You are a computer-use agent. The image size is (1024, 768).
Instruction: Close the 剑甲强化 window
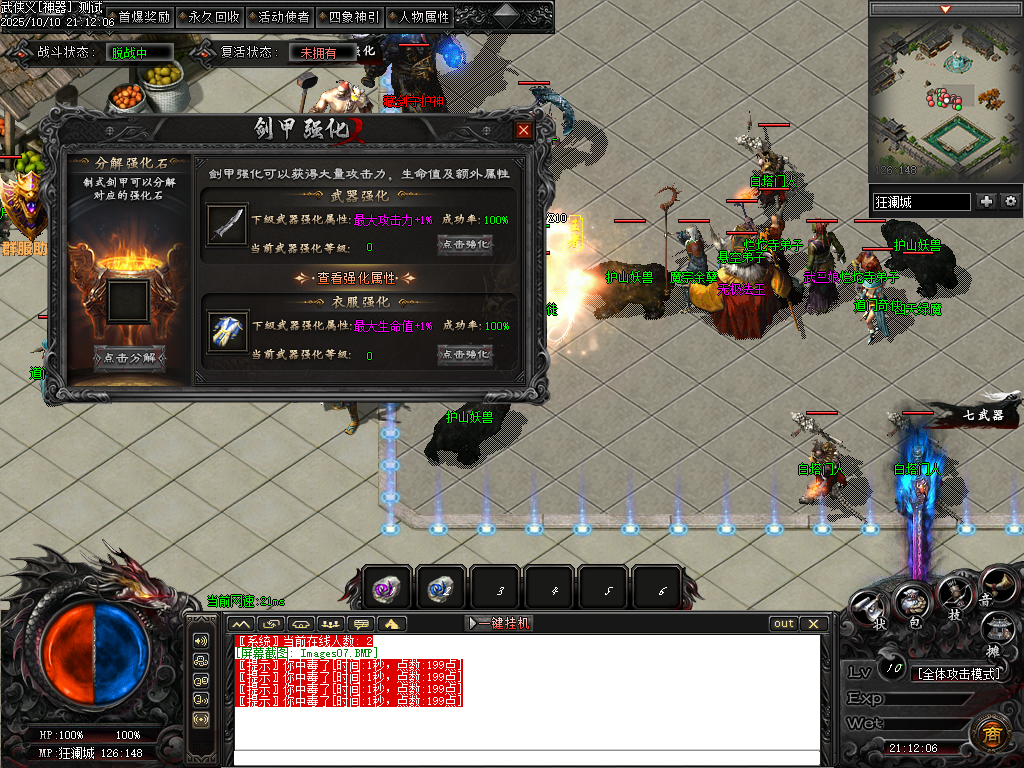(x=524, y=130)
